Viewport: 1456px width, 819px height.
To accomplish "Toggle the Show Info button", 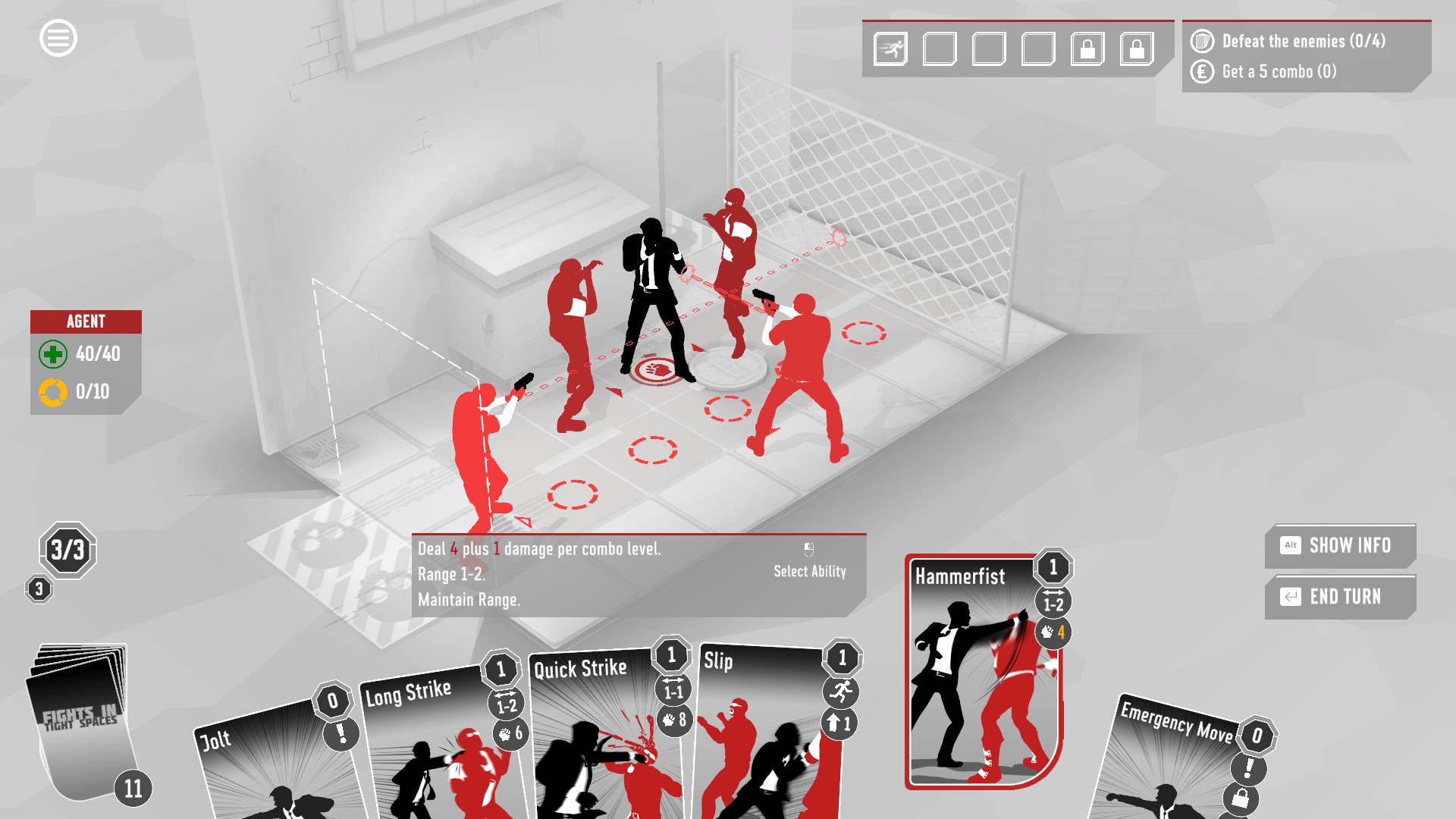I will [1340, 545].
